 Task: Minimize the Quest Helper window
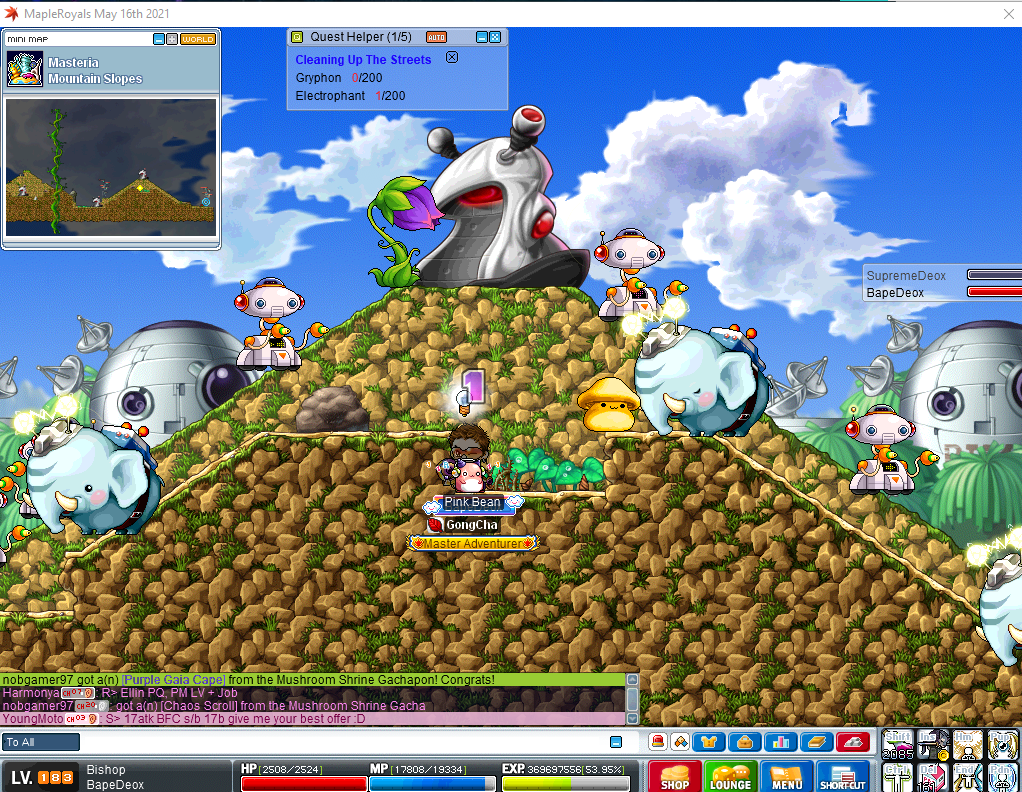482,37
